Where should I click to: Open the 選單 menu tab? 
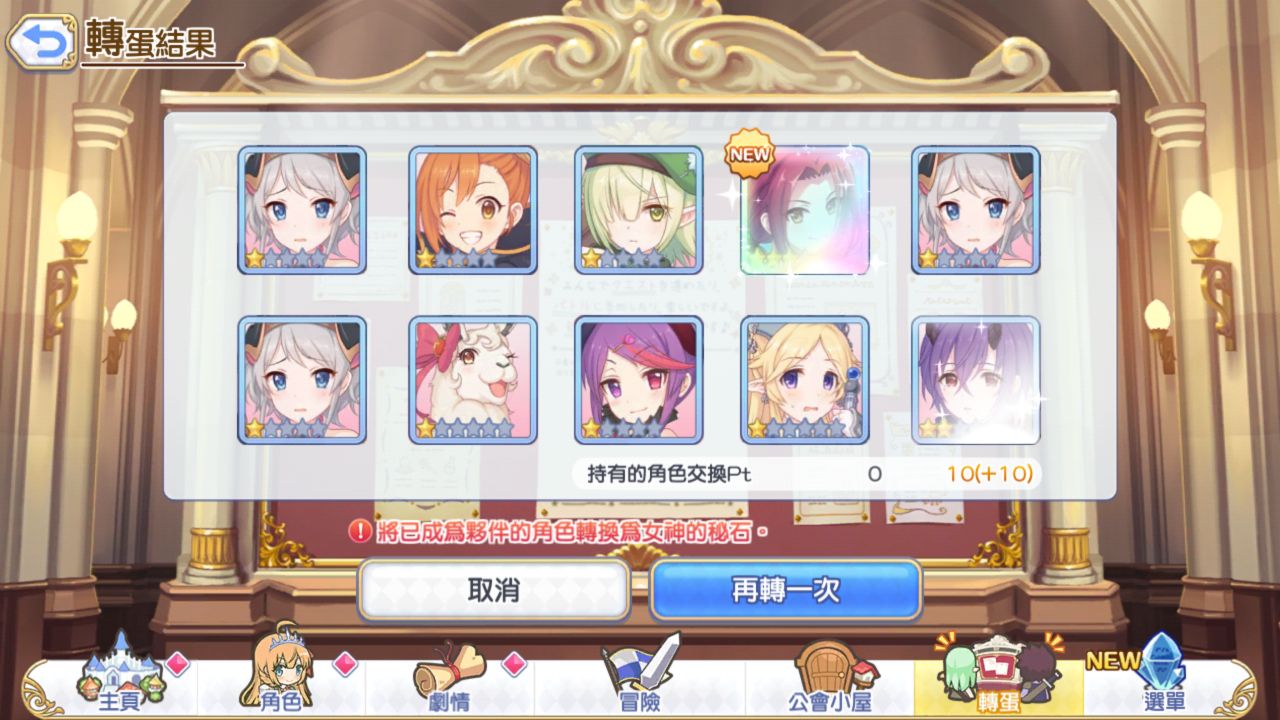[x=1160, y=680]
